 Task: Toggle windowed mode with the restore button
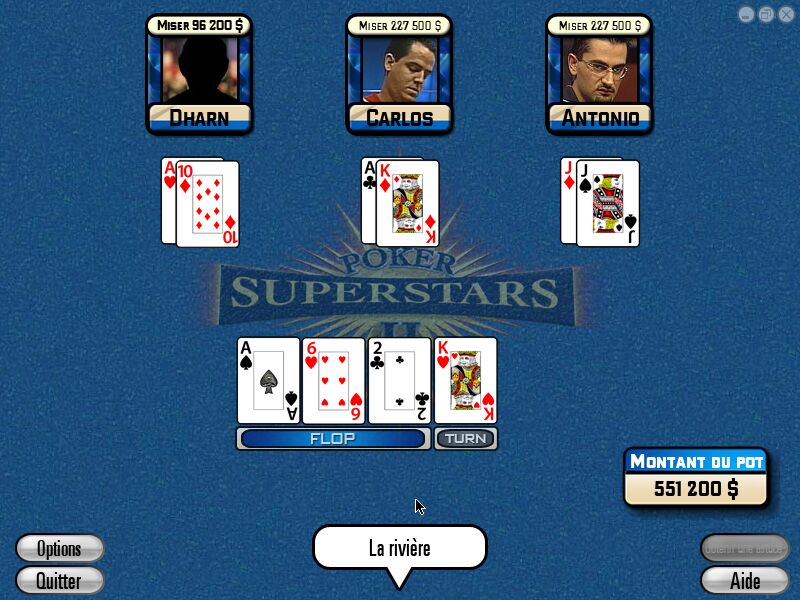tap(766, 14)
